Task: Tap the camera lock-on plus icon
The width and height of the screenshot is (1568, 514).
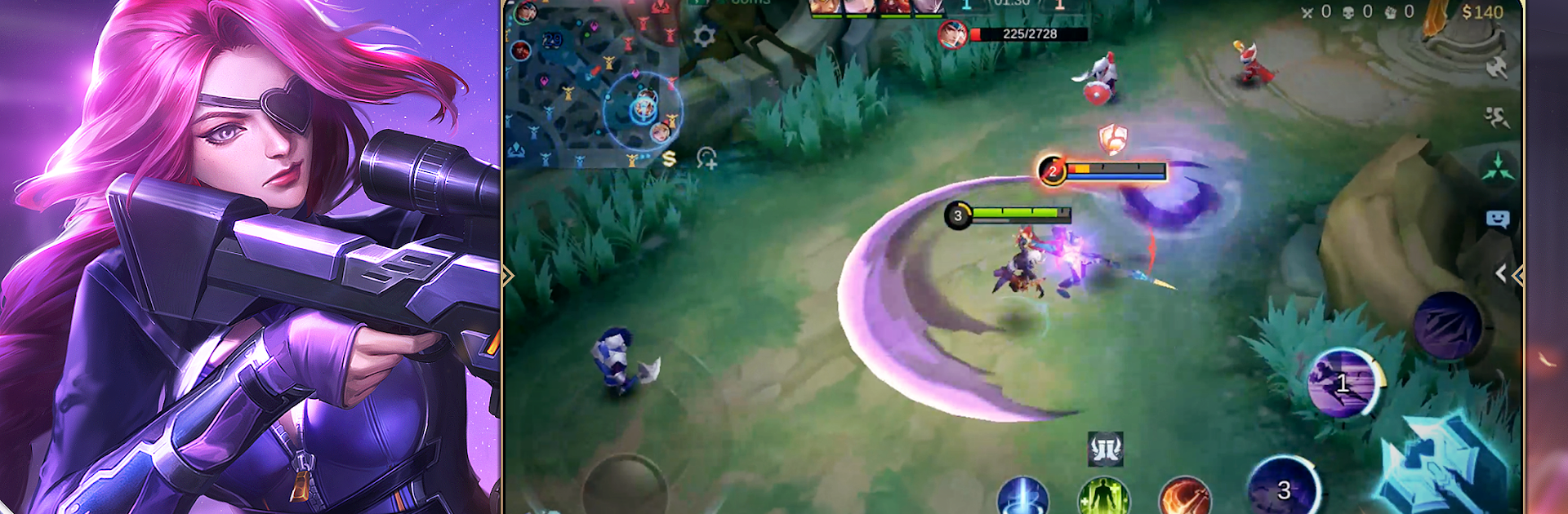Action: click(707, 158)
